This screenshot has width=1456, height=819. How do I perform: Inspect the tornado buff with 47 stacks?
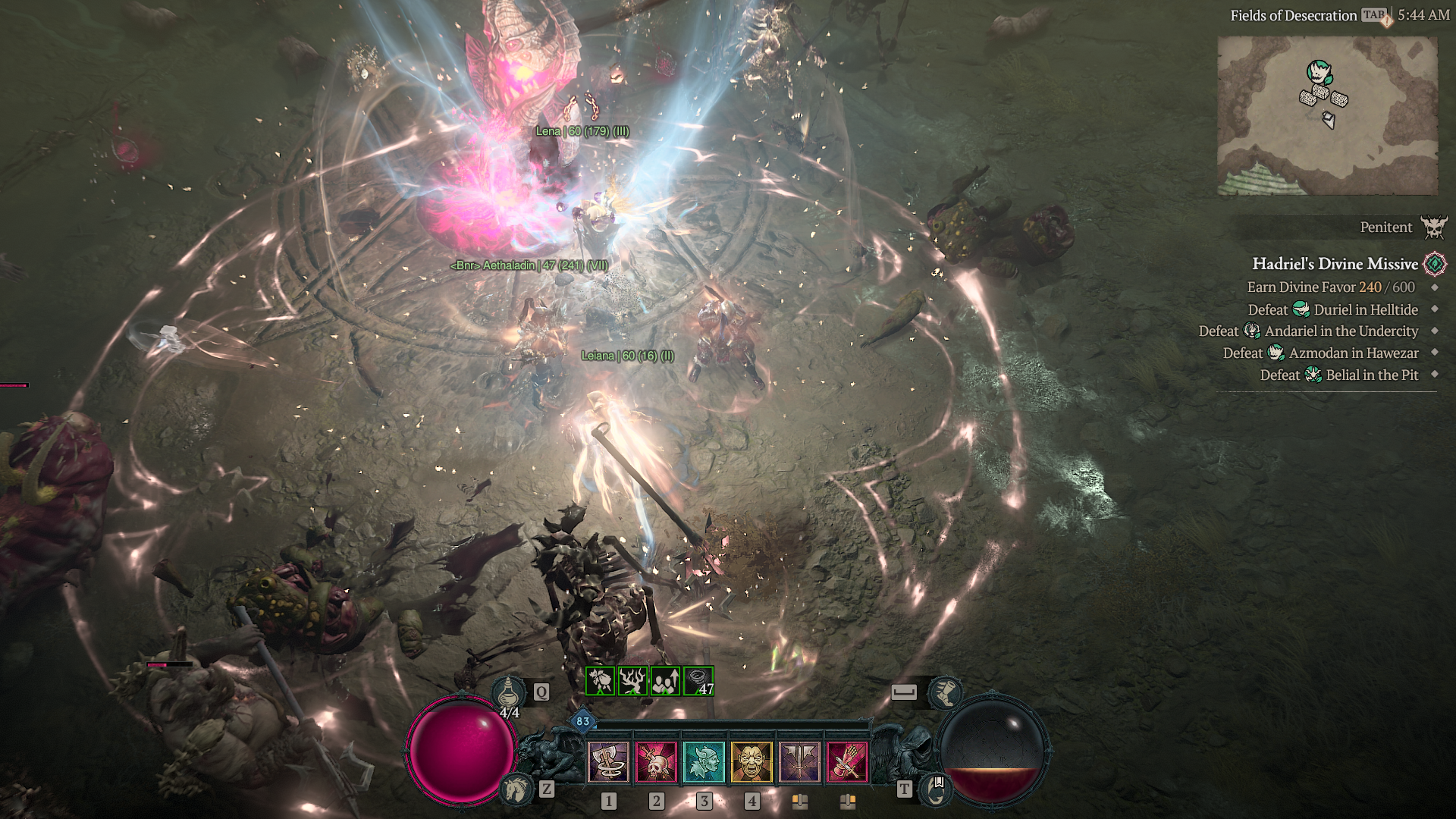coord(698,681)
